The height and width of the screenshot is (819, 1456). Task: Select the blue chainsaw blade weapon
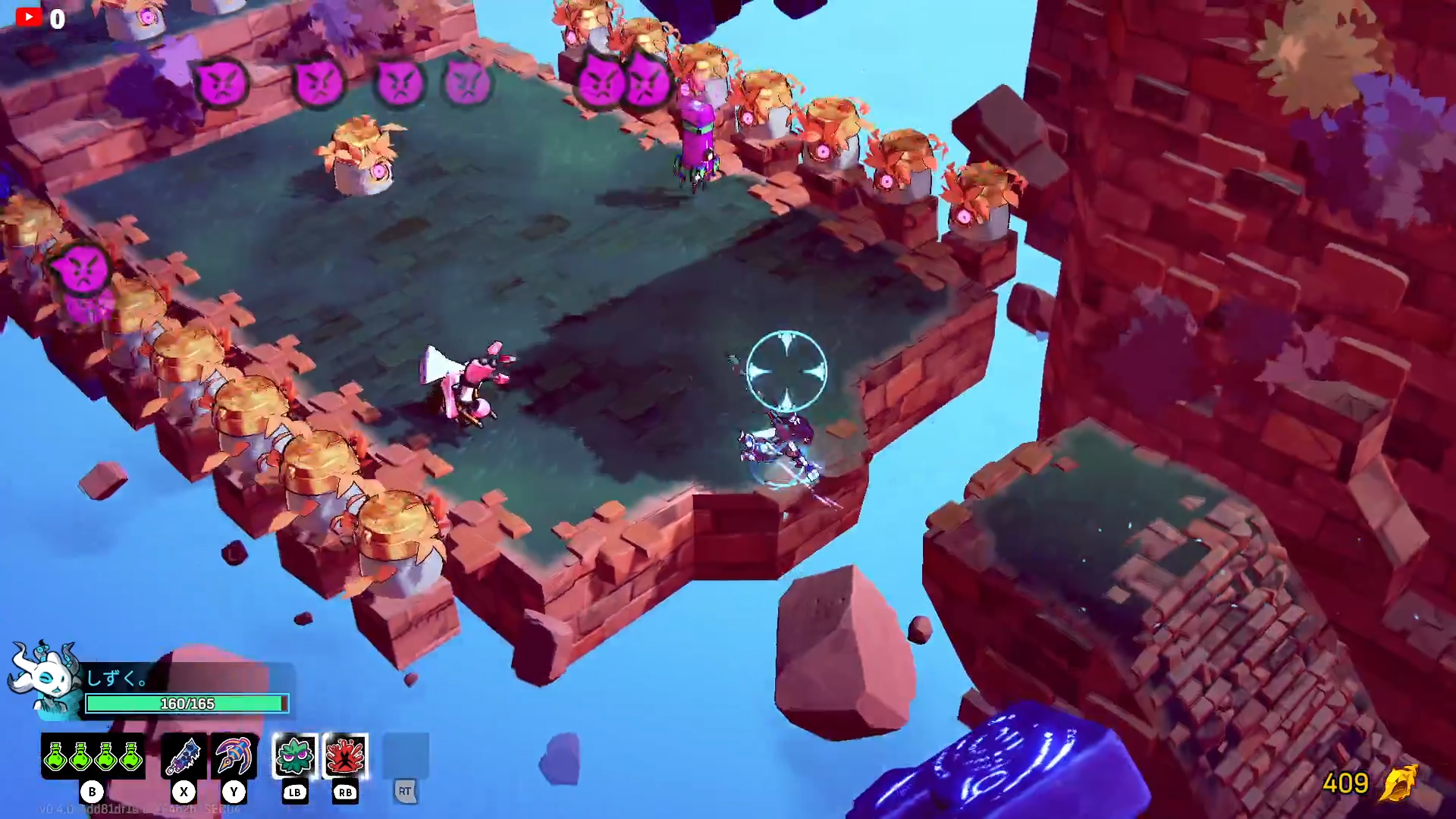[184, 756]
